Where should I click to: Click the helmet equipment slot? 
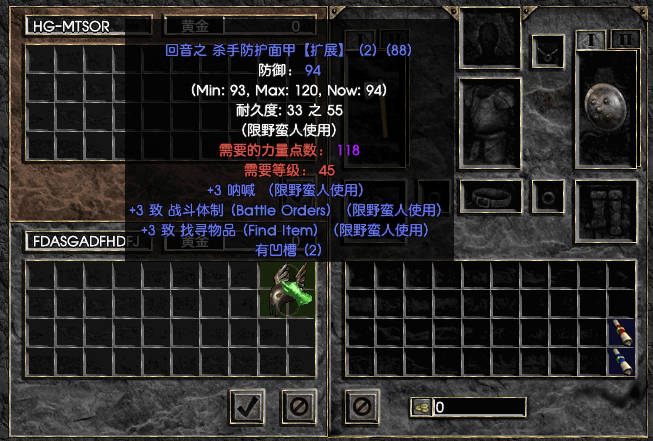(490, 36)
